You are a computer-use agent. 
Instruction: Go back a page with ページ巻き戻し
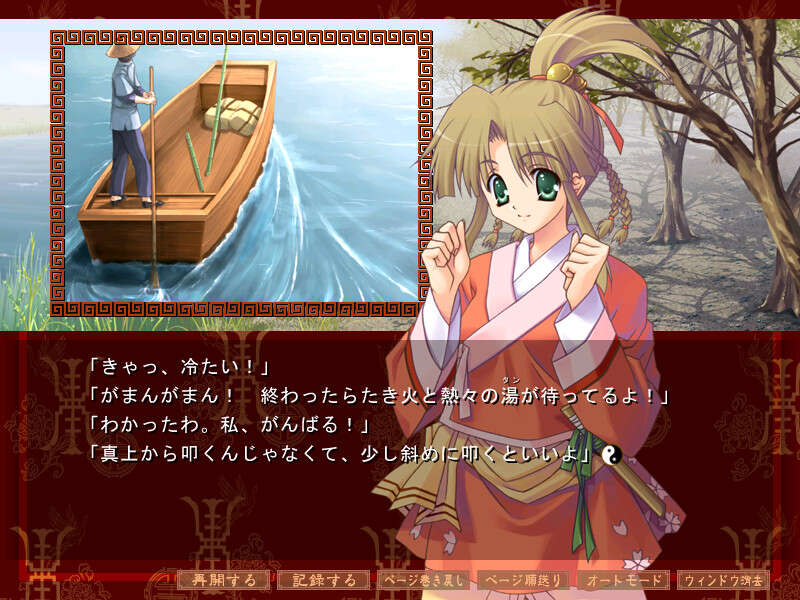click(x=424, y=580)
